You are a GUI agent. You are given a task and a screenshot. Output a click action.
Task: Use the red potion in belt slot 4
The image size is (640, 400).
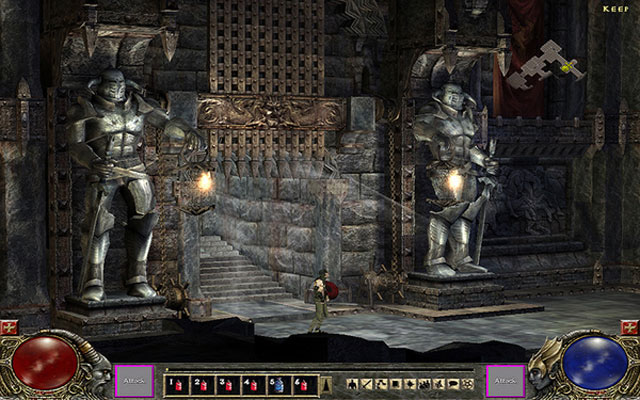tap(251, 384)
